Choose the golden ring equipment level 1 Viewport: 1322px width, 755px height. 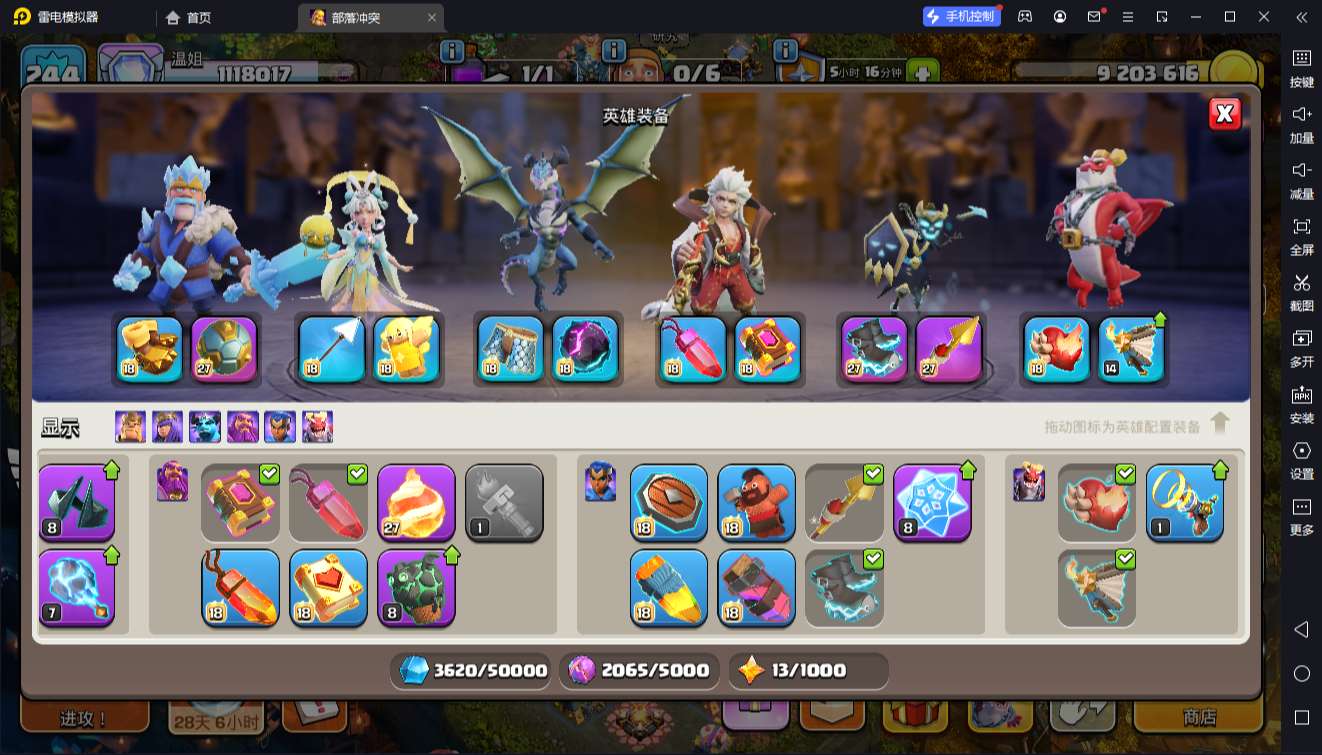point(1185,503)
